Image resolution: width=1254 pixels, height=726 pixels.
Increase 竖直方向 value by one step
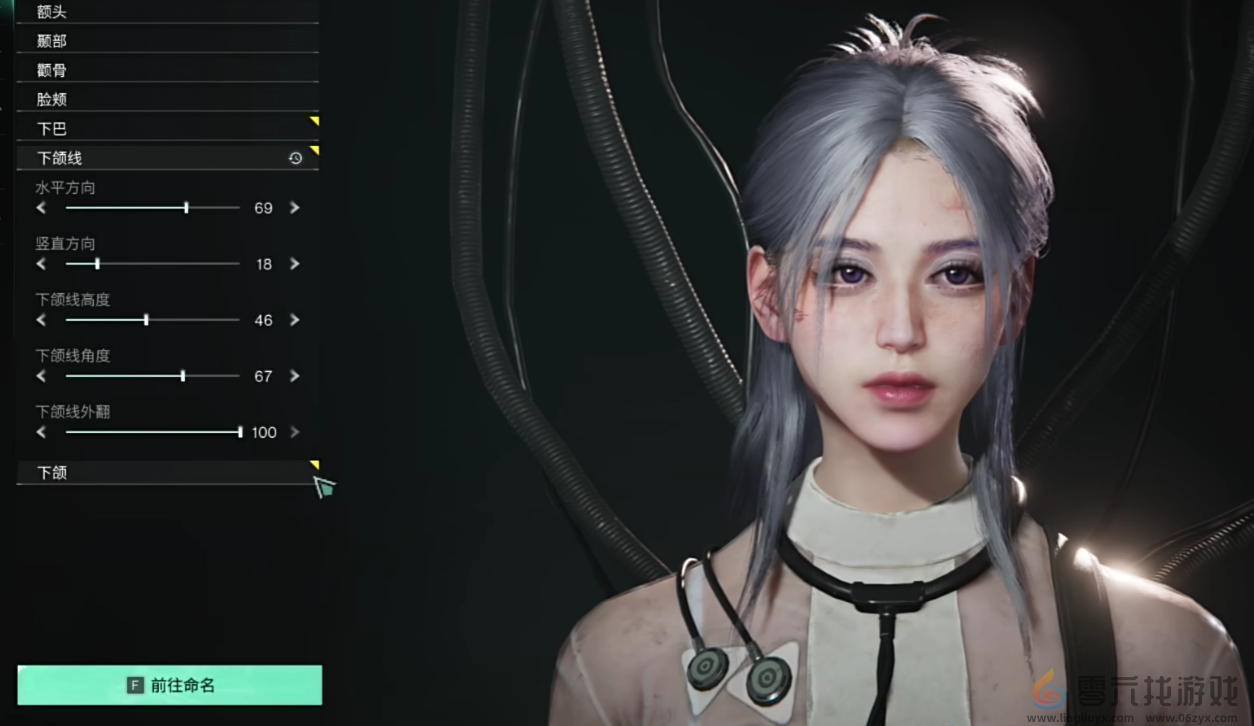tap(294, 264)
